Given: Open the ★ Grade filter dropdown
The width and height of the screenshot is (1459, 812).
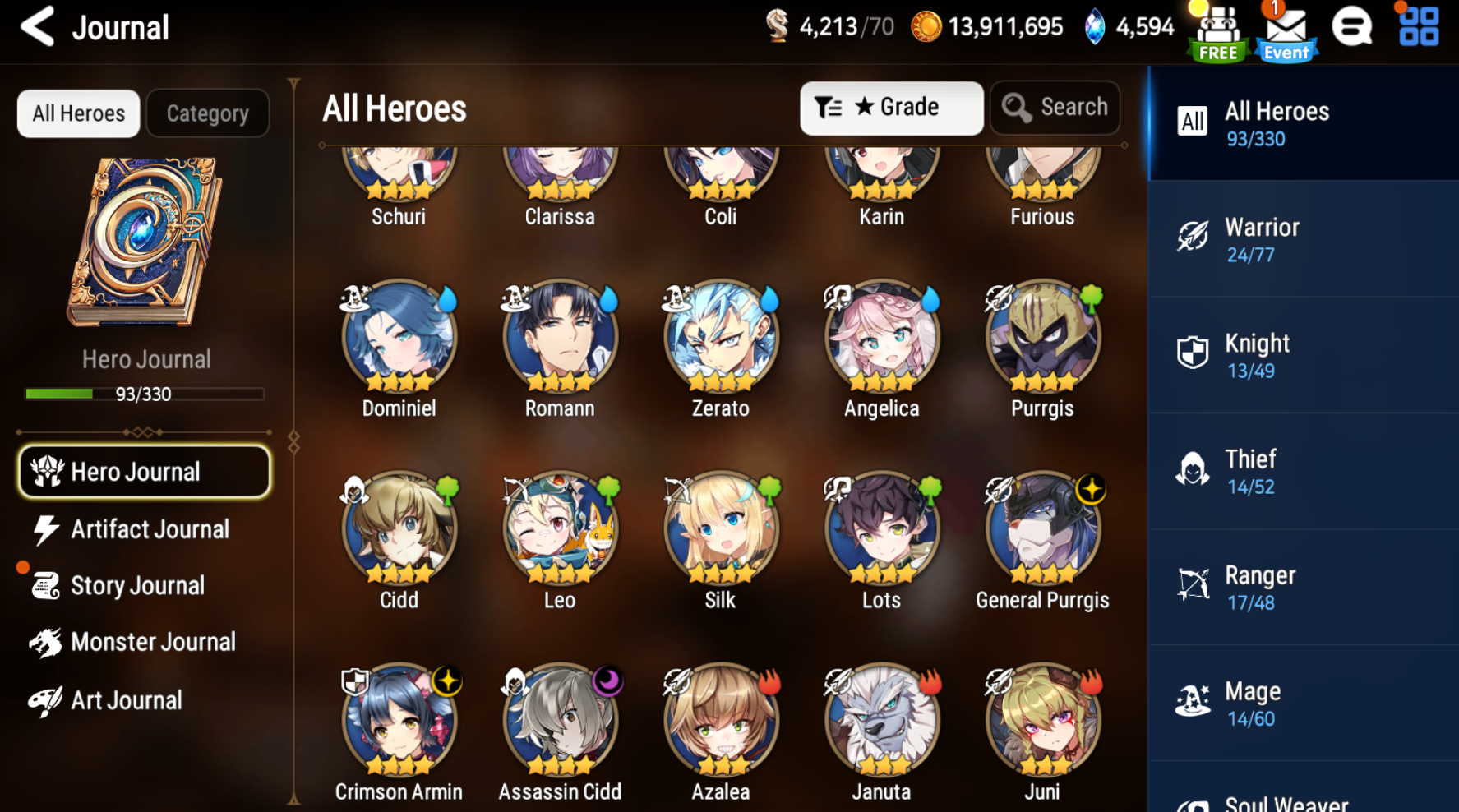Looking at the screenshot, I should point(892,107).
